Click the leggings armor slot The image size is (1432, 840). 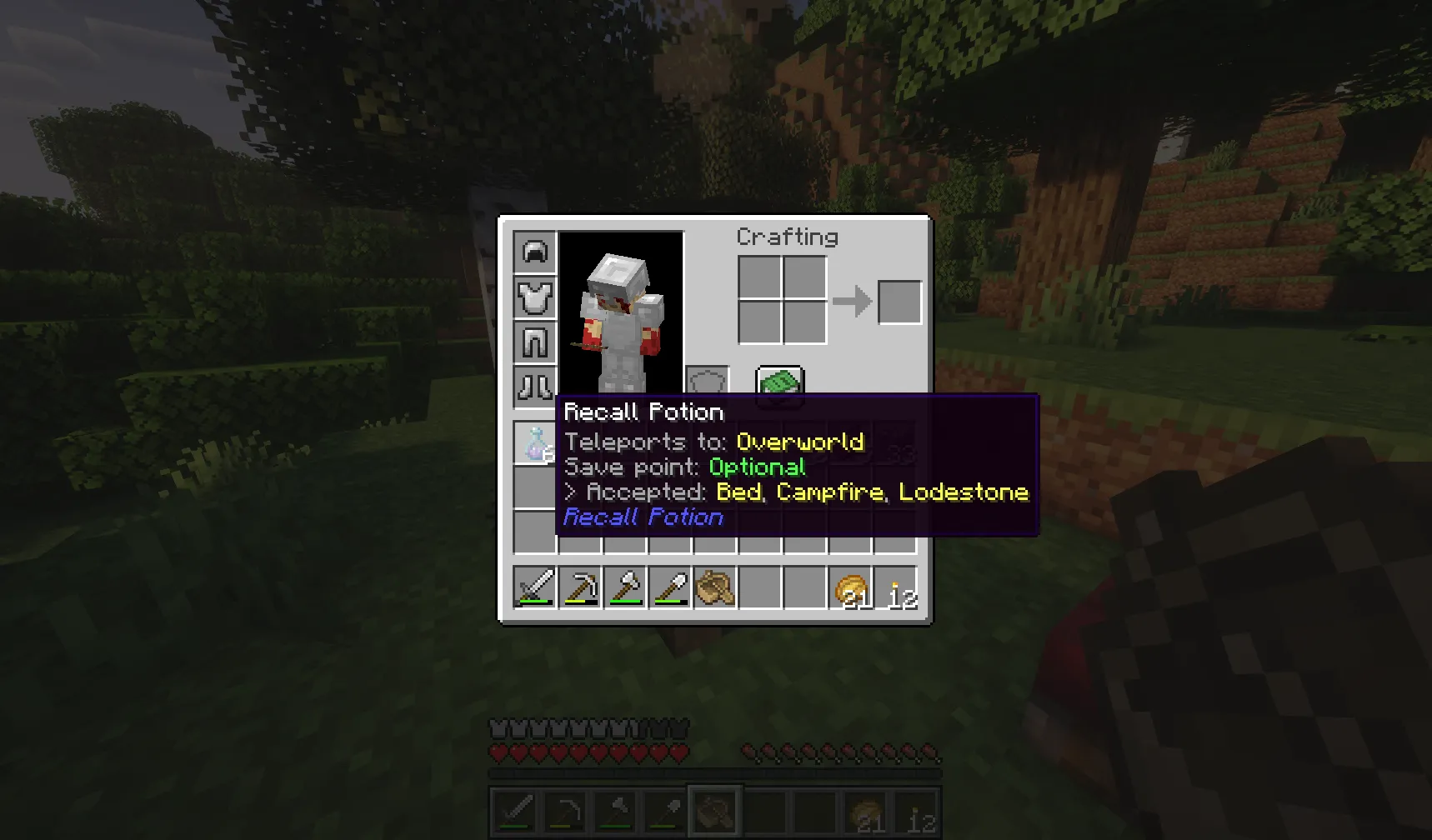pos(535,342)
